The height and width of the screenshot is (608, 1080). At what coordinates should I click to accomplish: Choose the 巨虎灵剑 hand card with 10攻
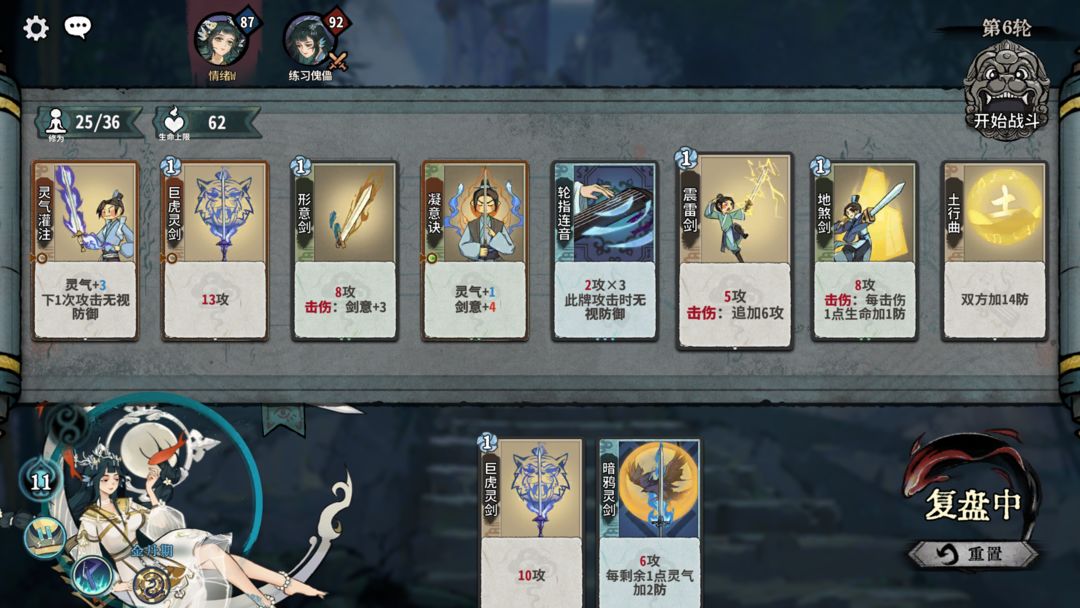coord(531,522)
